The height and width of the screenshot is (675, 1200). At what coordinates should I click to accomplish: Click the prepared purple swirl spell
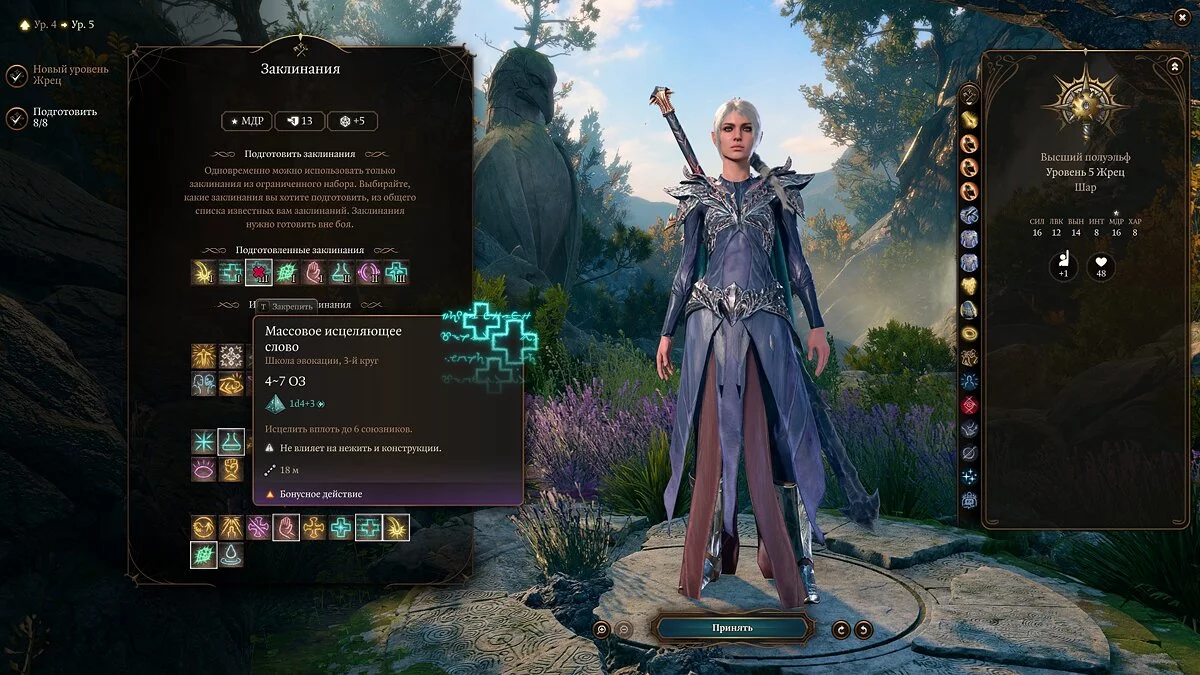[x=369, y=272]
